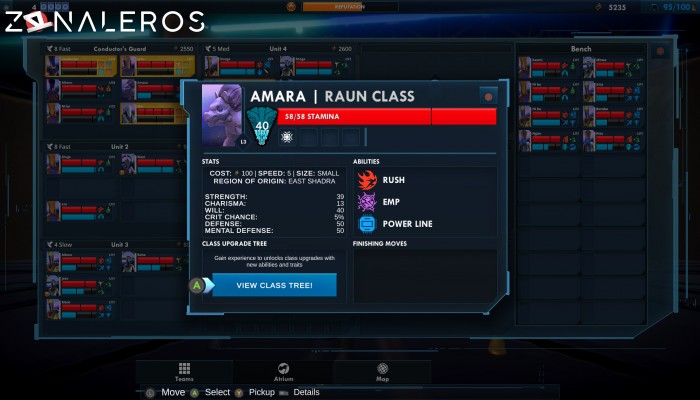Select the Conductor's Guard team header

click(118, 48)
